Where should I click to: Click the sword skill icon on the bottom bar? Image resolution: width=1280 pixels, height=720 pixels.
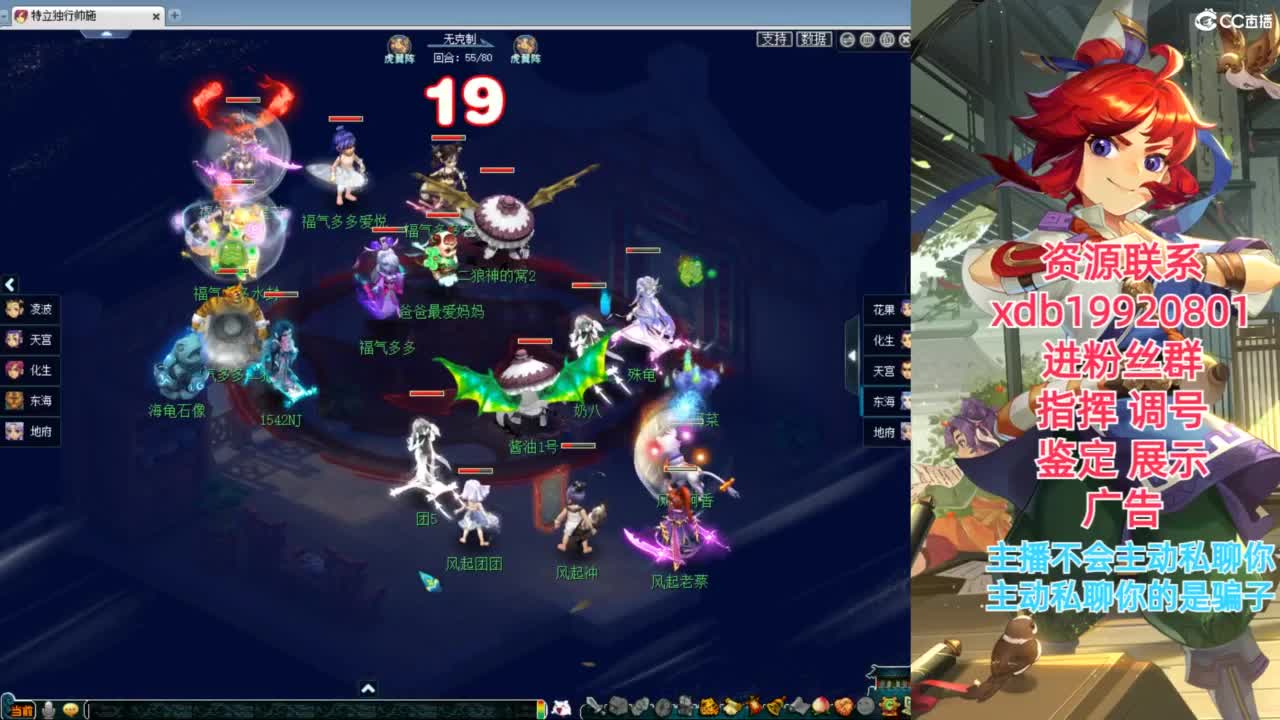(x=596, y=706)
